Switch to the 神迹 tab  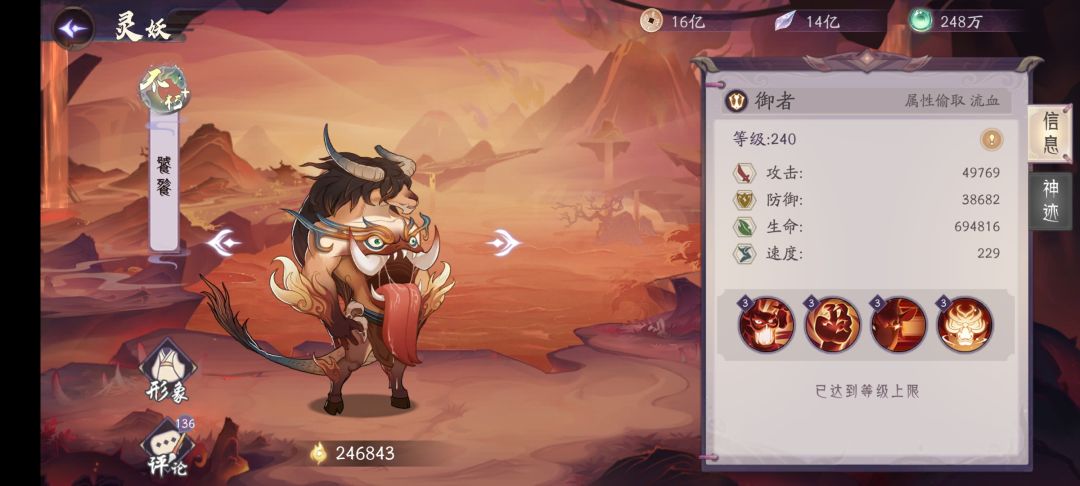pyautogui.click(x=1050, y=200)
